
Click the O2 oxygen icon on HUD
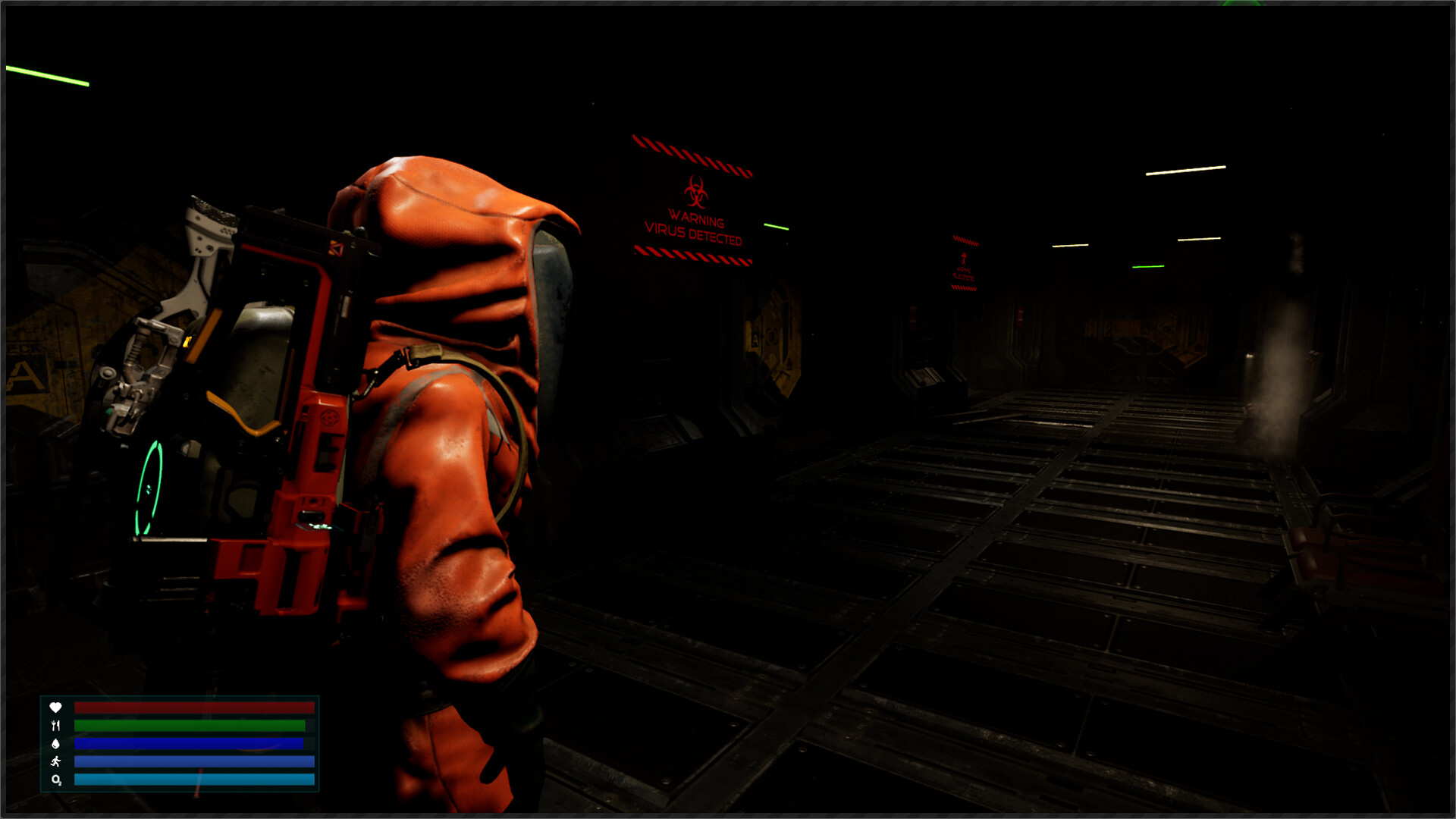(56, 780)
